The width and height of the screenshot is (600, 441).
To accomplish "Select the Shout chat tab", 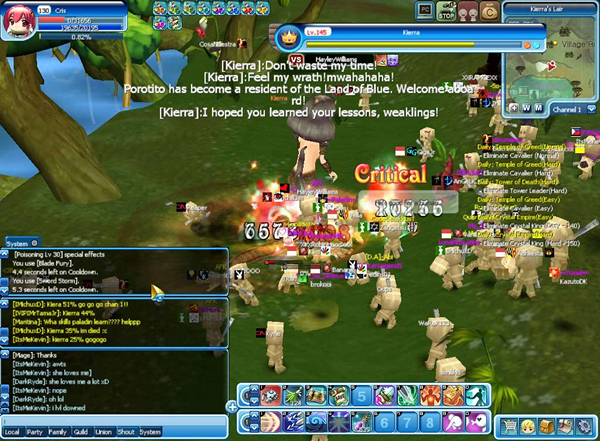I will pyautogui.click(x=126, y=432).
